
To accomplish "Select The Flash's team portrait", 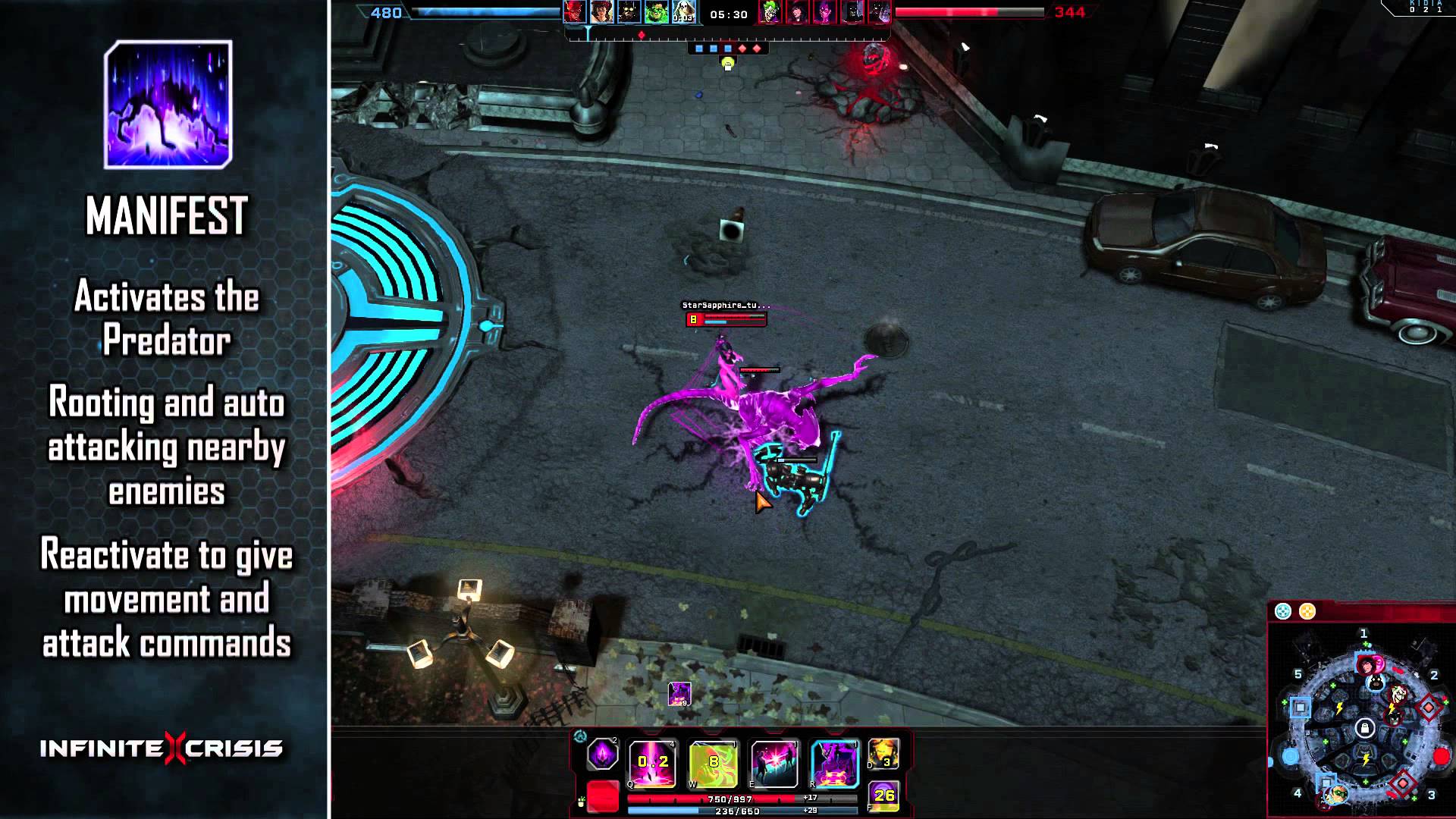I will click(x=575, y=13).
